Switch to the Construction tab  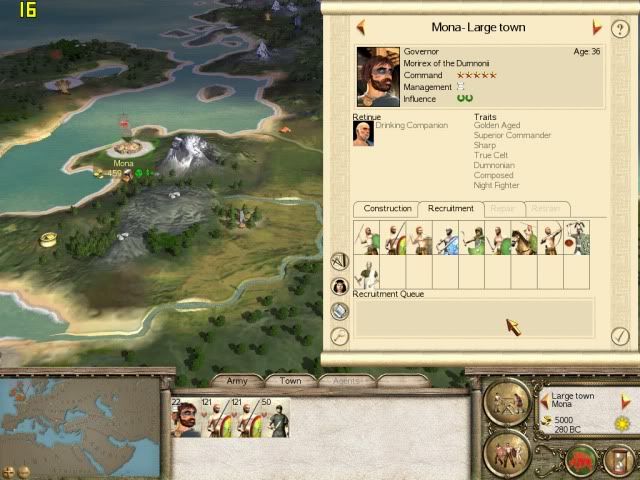point(387,208)
